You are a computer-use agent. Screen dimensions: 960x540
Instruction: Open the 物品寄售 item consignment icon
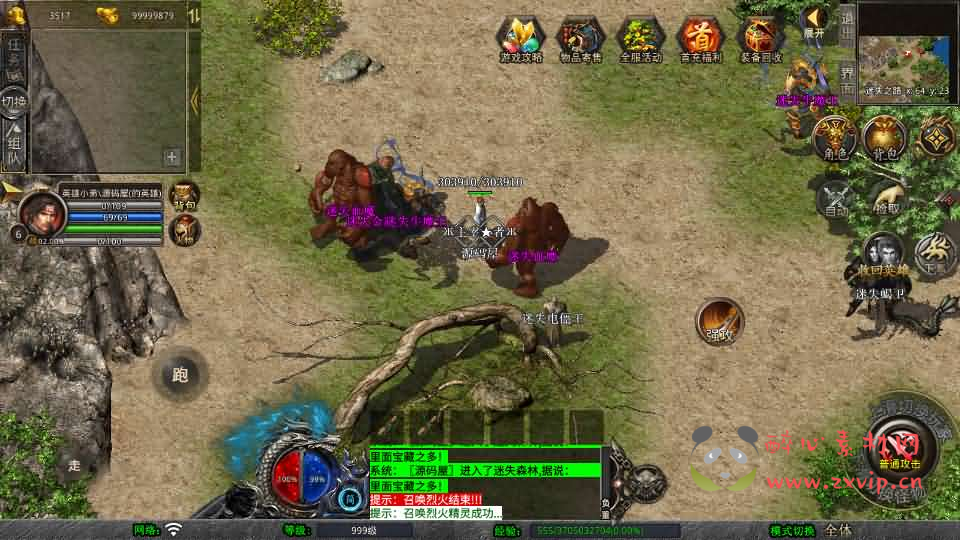click(580, 38)
